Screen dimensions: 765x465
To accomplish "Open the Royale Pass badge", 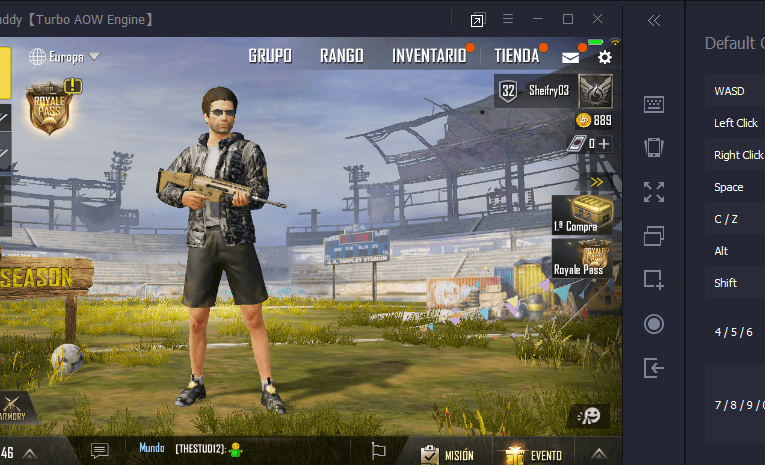I will (x=48, y=108).
